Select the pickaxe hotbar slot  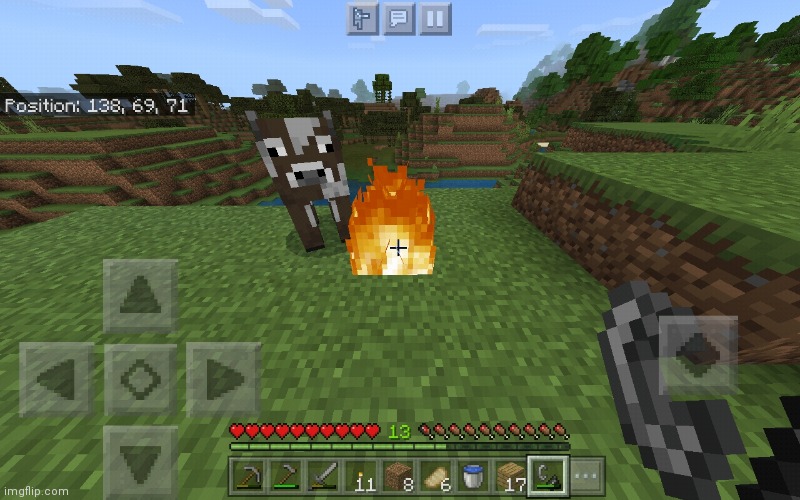tap(247, 475)
